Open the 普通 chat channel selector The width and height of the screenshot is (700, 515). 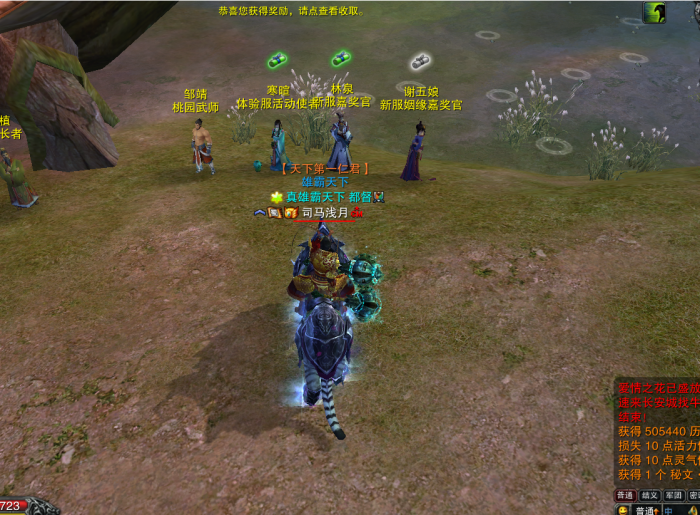point(646,509)
